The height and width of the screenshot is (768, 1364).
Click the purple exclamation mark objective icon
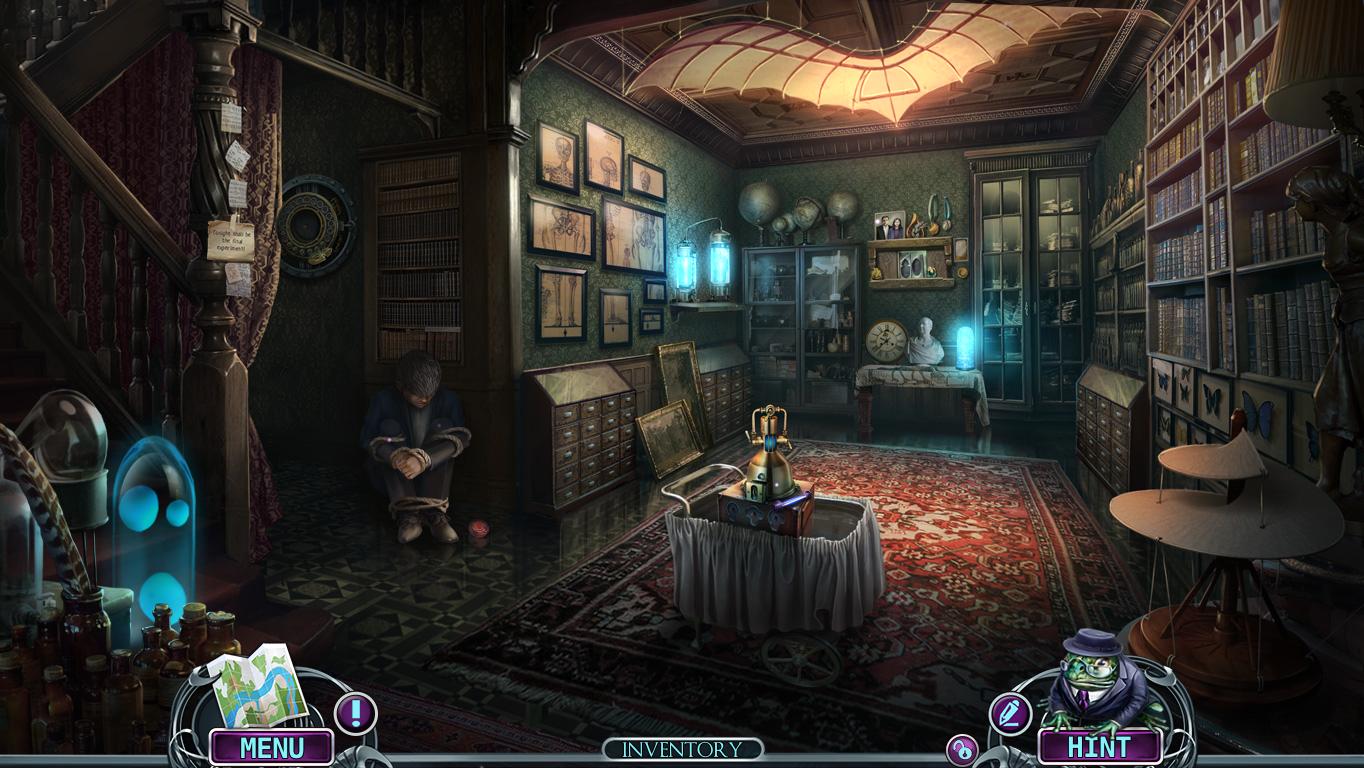(355, 713)
